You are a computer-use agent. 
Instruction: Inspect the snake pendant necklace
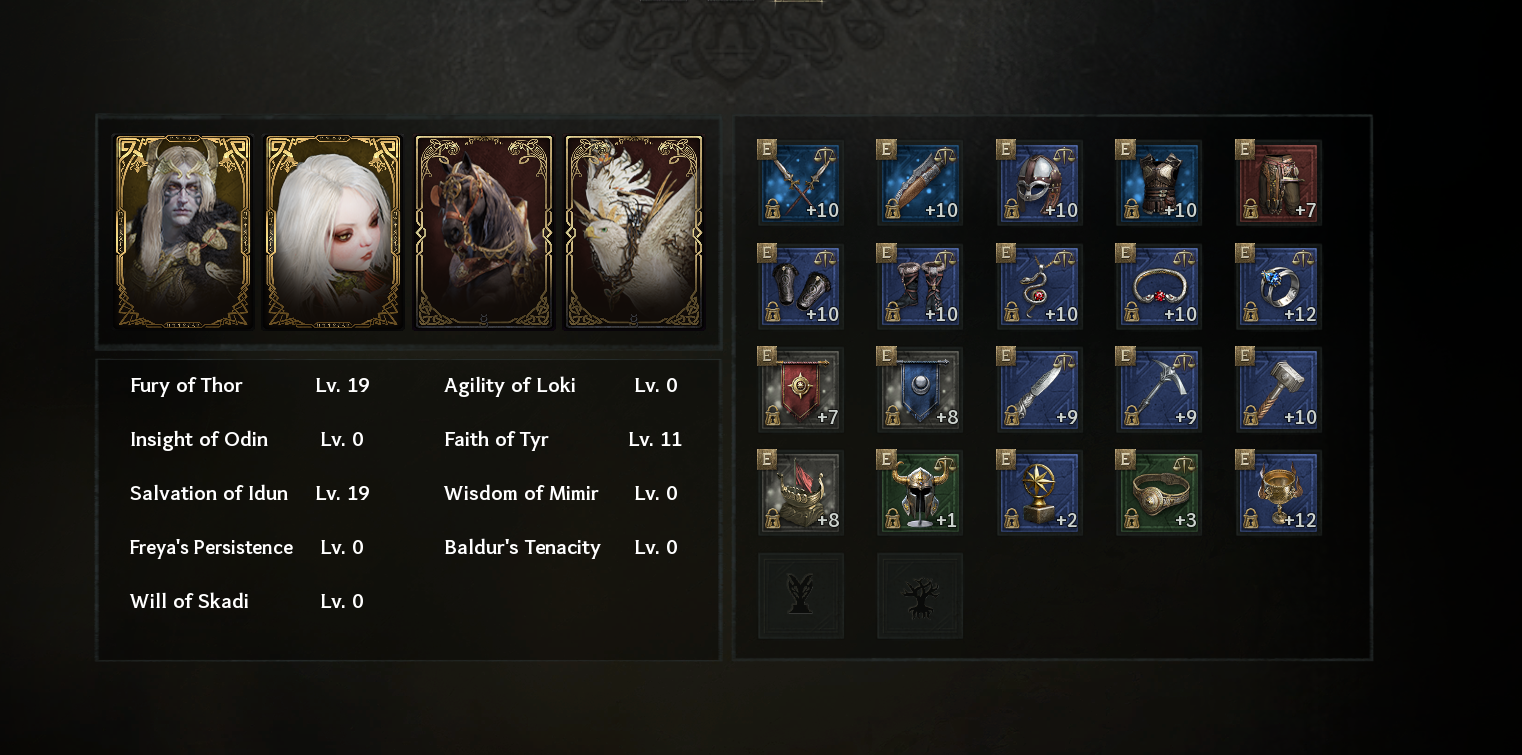tap(1039, 287)
